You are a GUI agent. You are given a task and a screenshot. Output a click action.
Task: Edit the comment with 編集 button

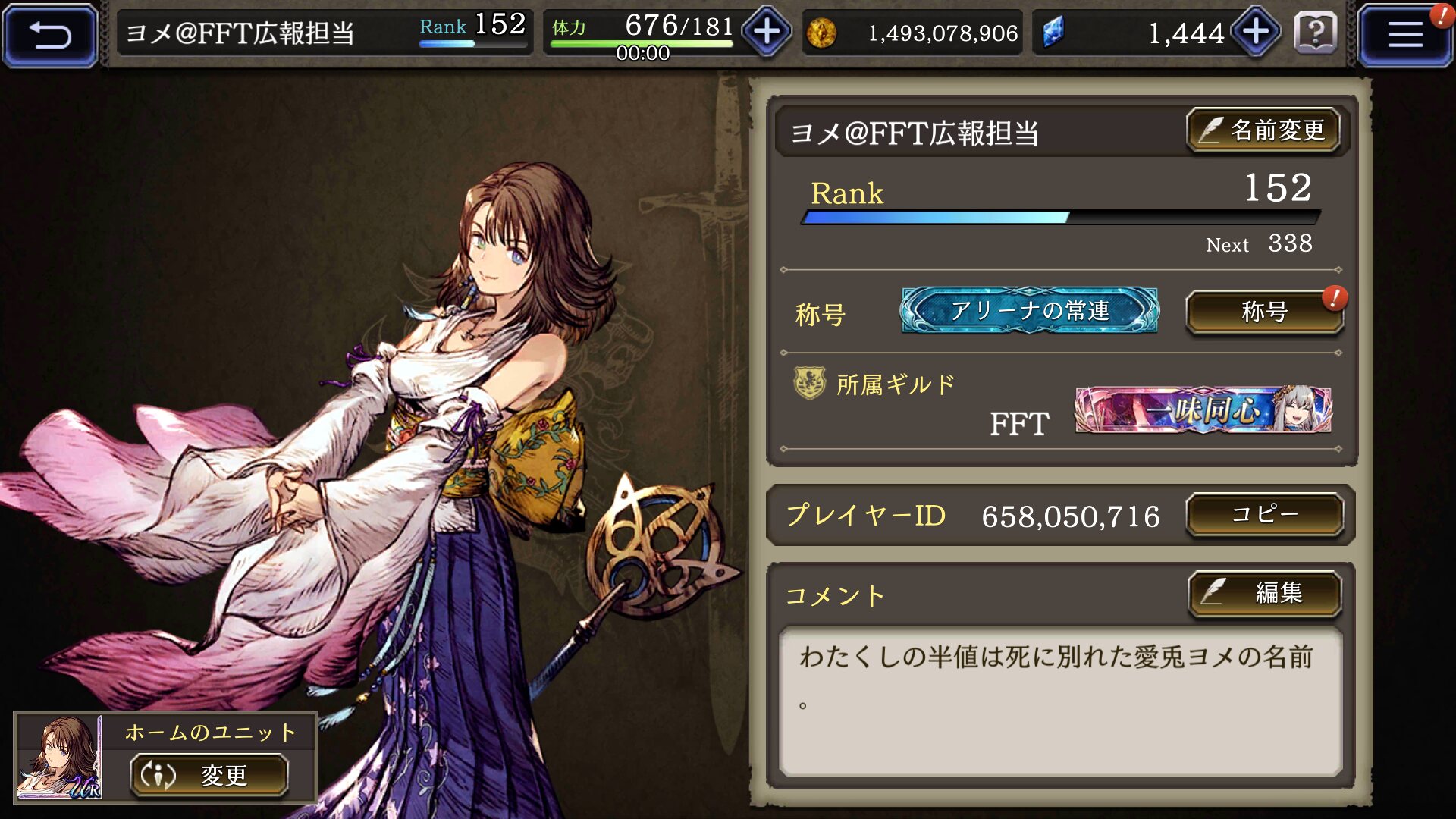coord(1264,593)
